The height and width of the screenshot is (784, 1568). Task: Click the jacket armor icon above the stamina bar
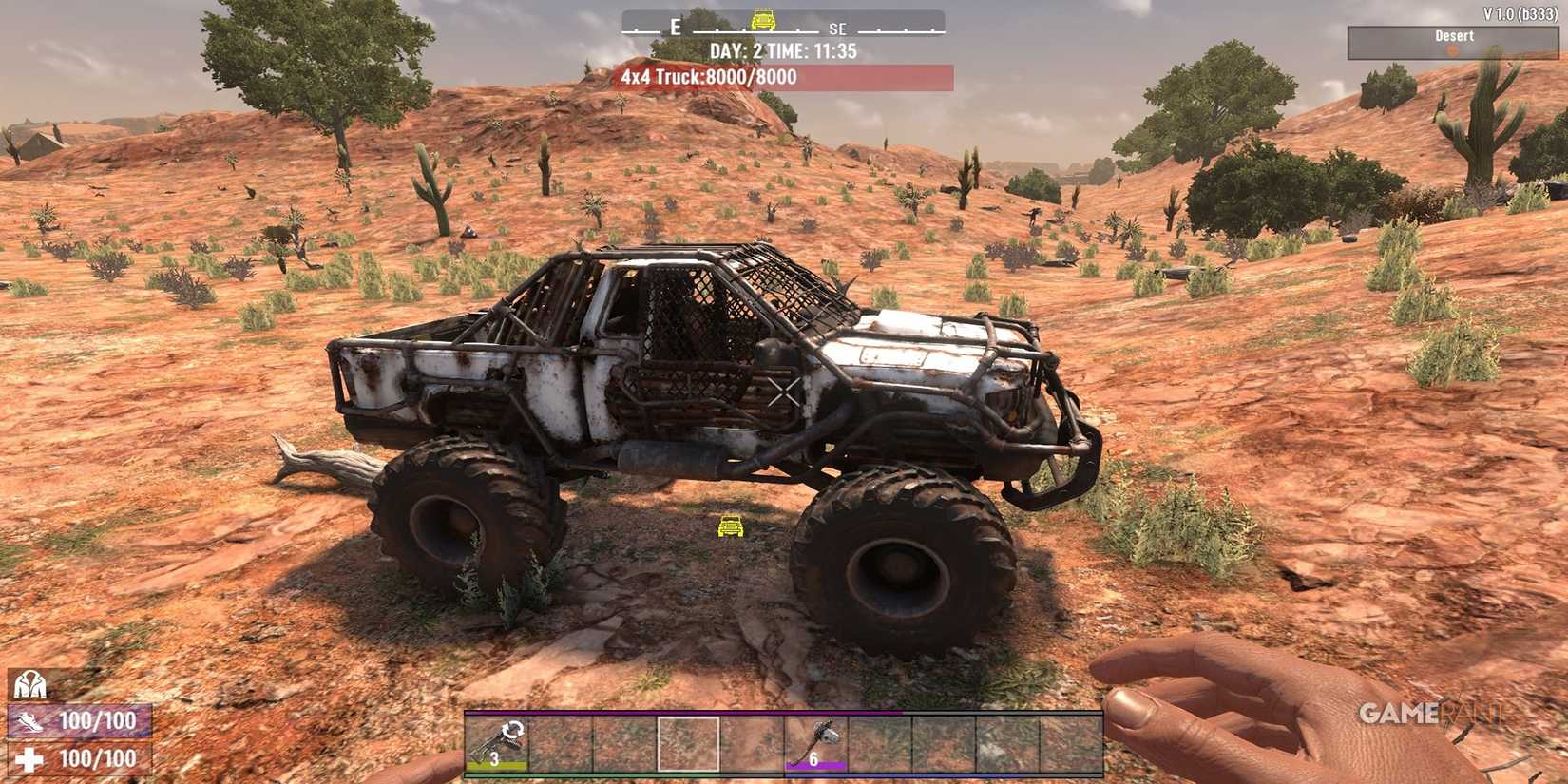[29, 684]
